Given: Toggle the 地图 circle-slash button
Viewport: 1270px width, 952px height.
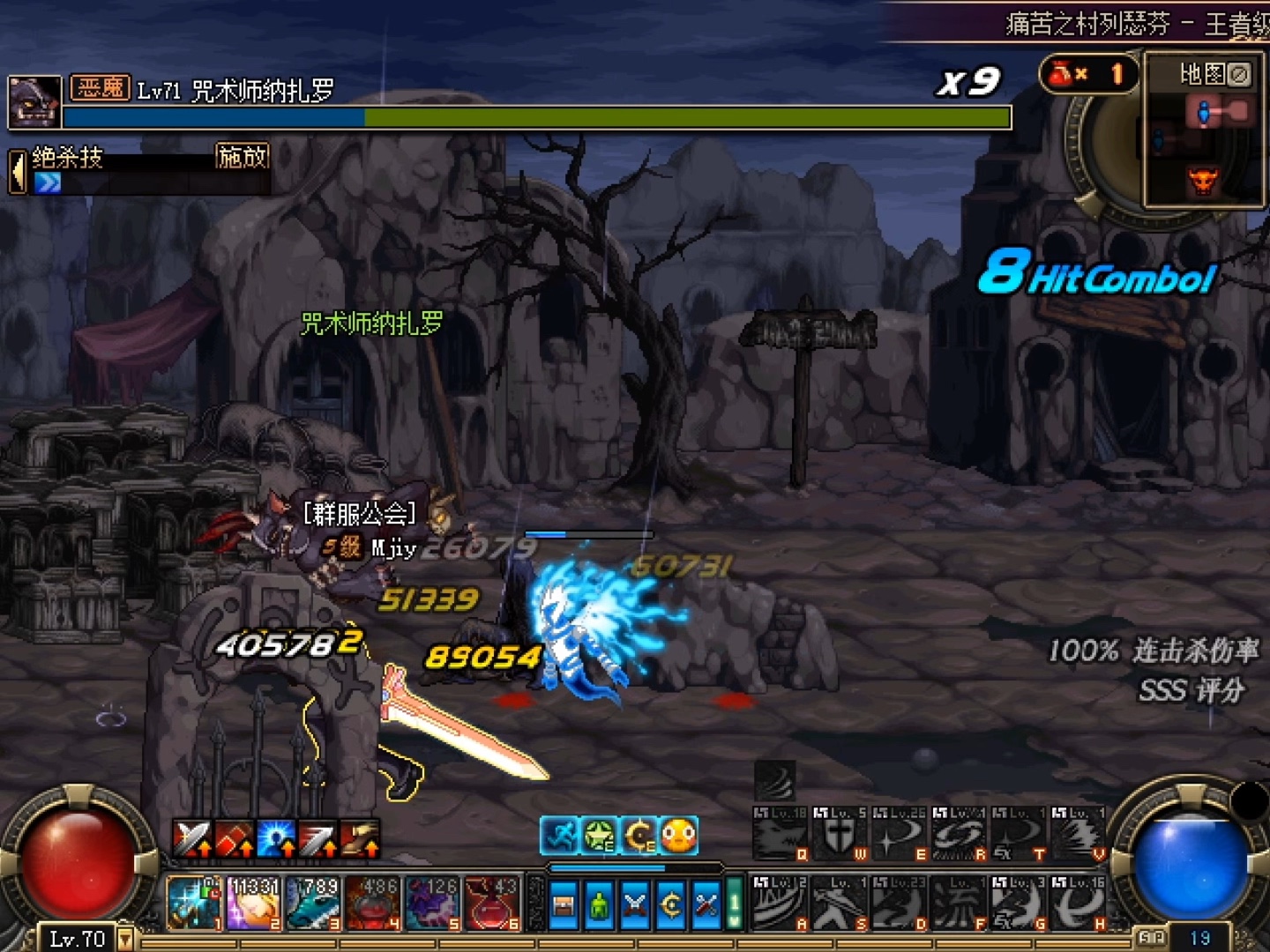Looking at the screenshot, I should click(1239, 75).
